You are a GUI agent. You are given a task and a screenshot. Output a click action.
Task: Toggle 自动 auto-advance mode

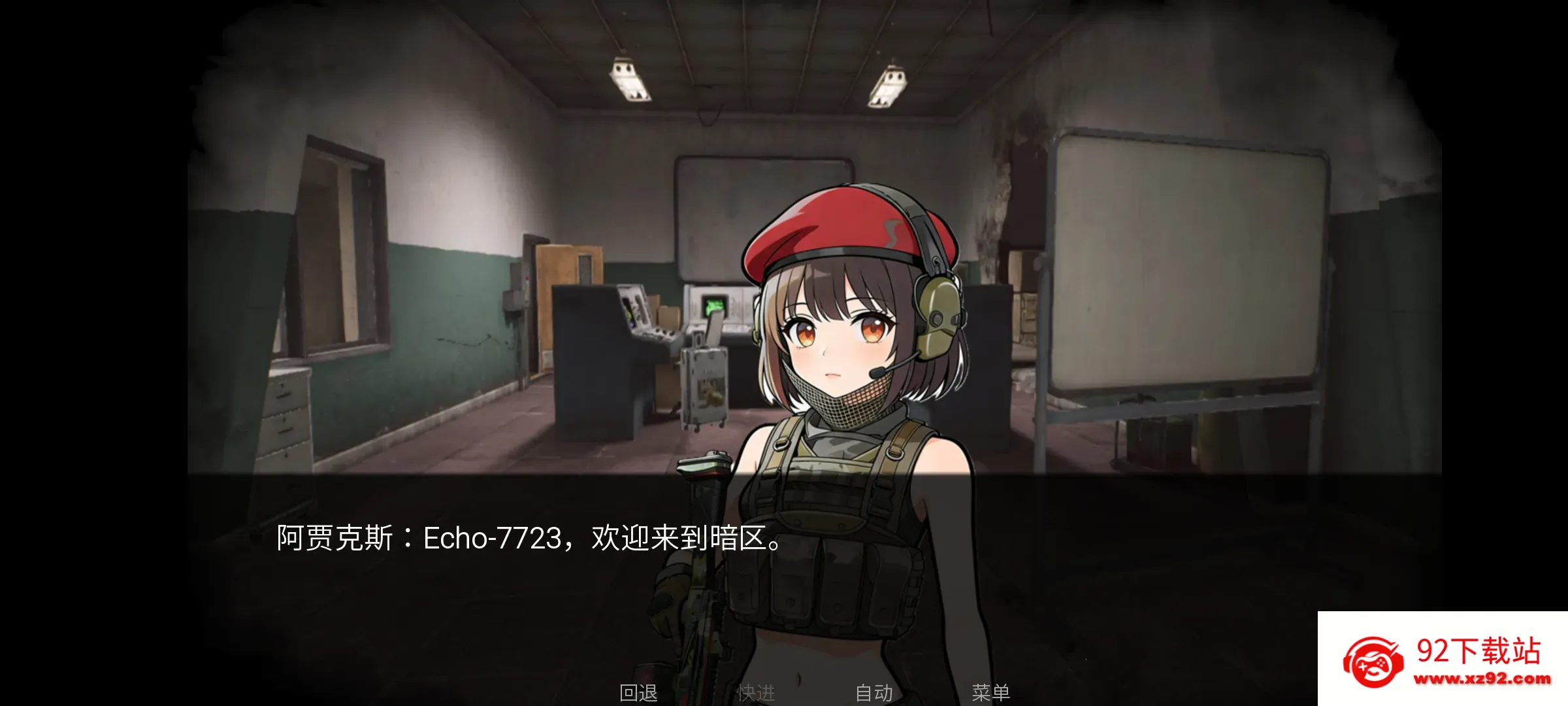[874, 692]
